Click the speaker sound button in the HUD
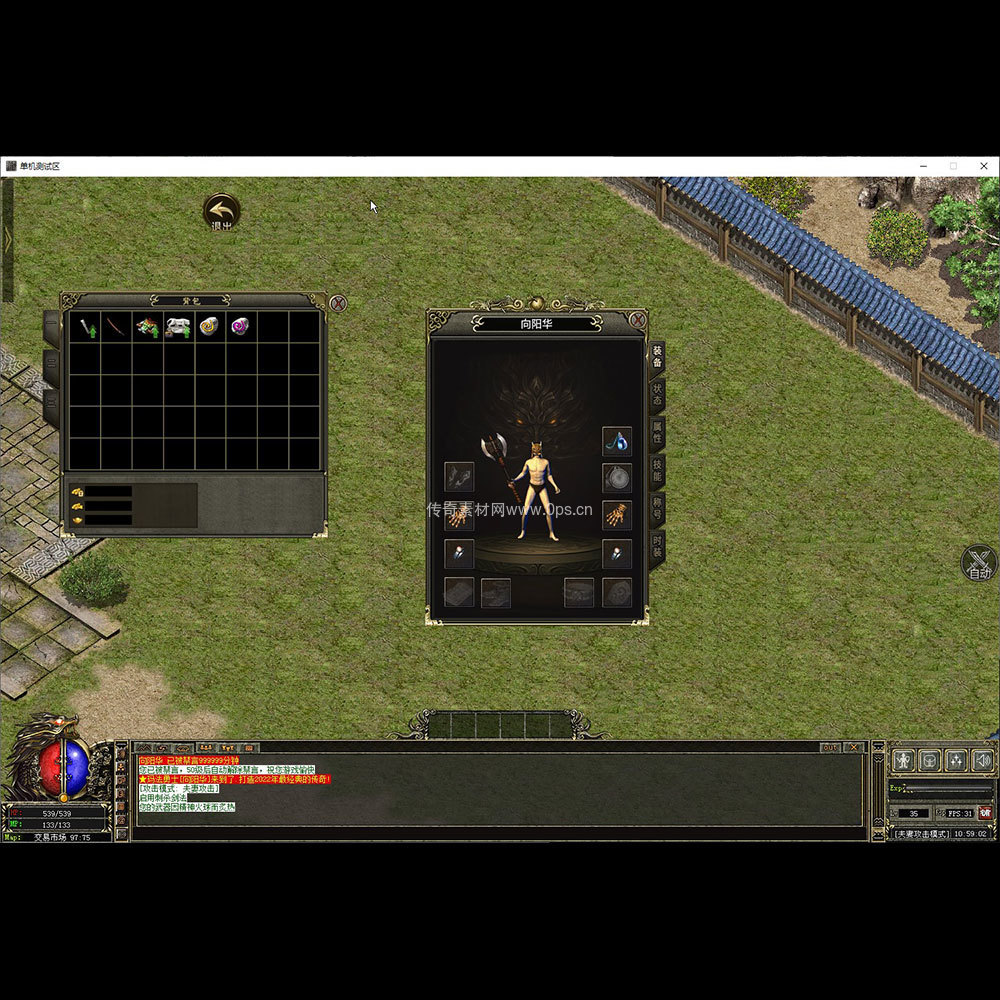Viewport: 1000px width, 1000px height. [x=982, y=760]
